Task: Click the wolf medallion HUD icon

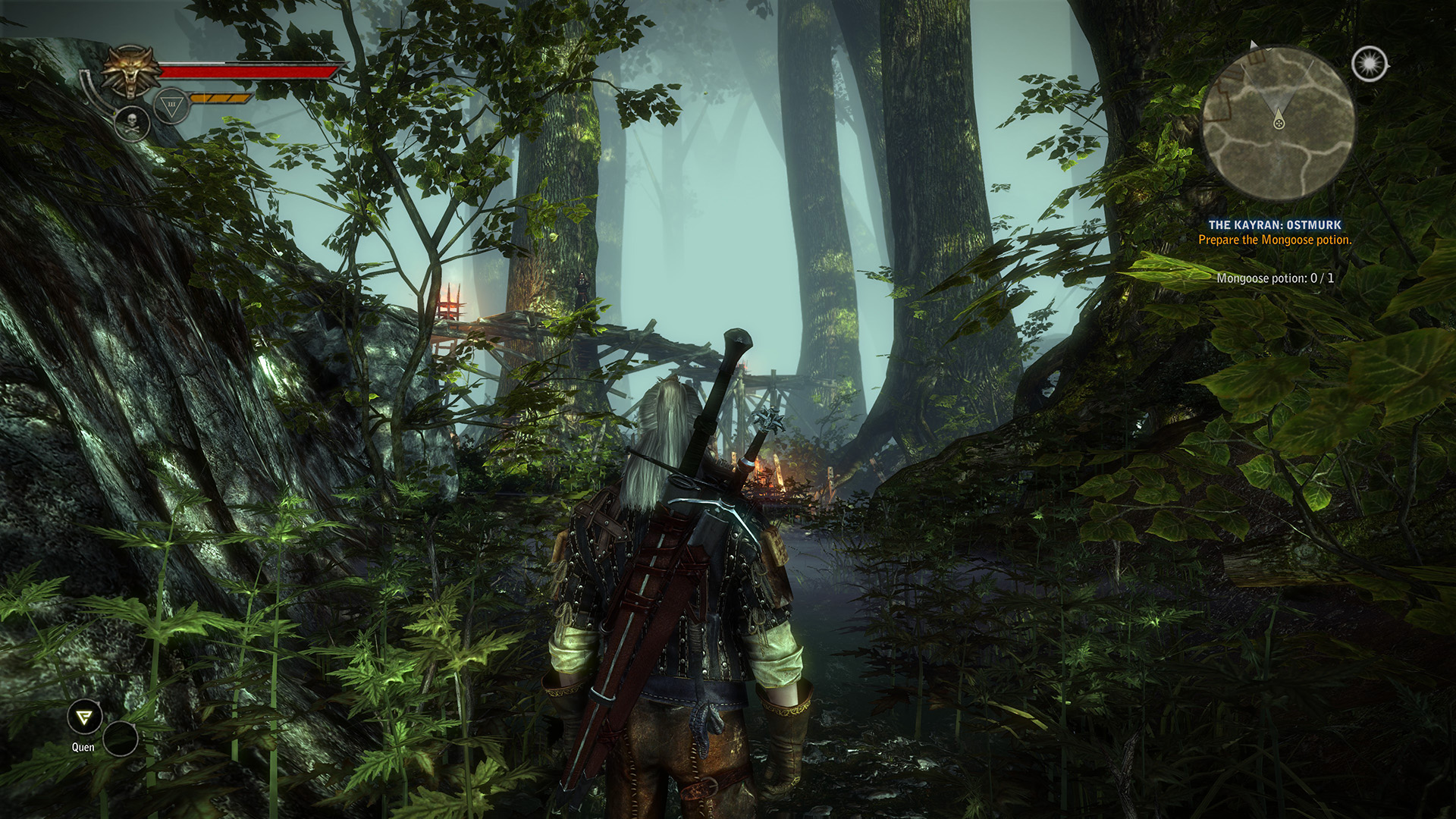Action: click(x=130, y=69)
